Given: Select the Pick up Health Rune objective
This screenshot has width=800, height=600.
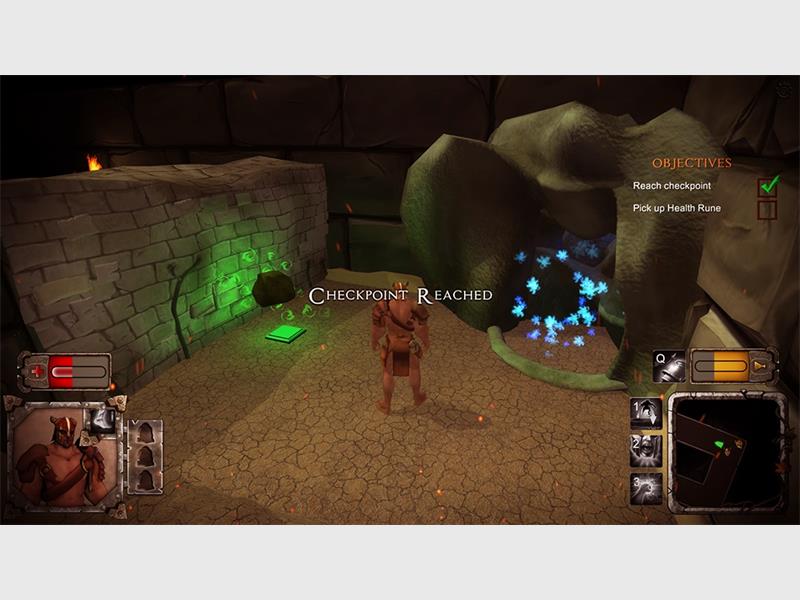Looking at the screenshot, I should click(676, 208).
